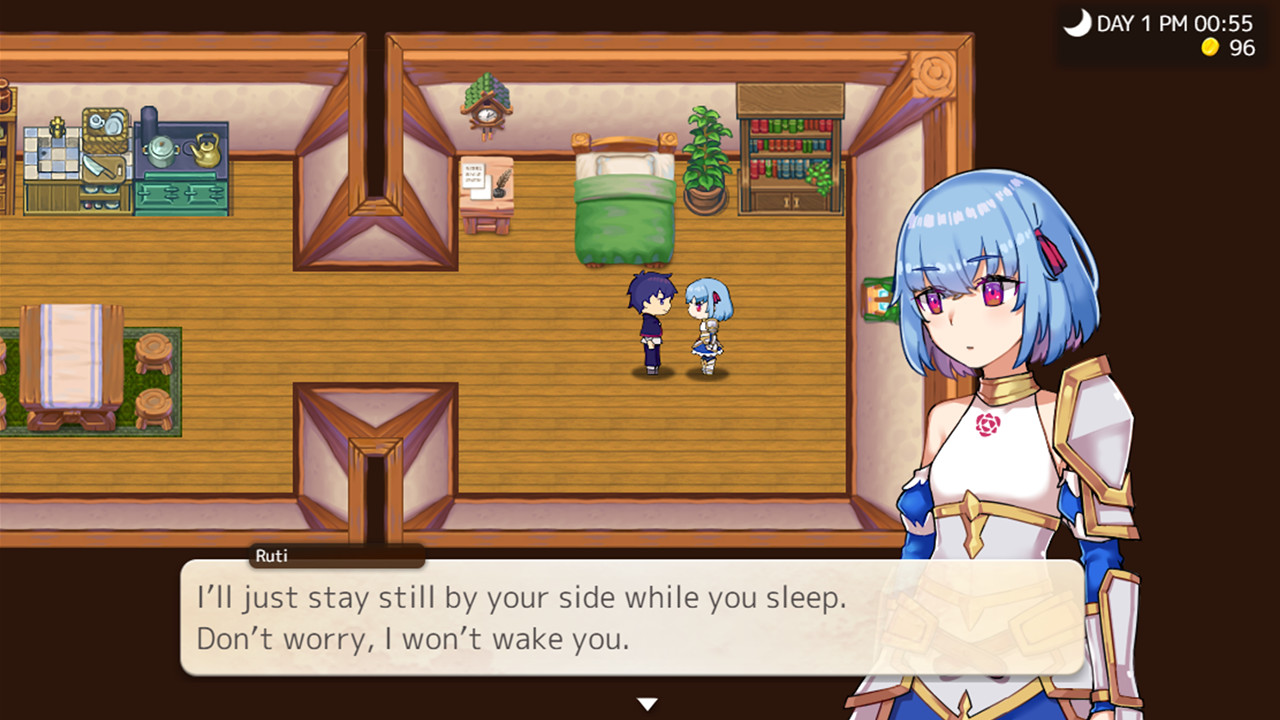Click the continue arrow below the dialogue text
1280x720 pixels.
coord(647,703)
